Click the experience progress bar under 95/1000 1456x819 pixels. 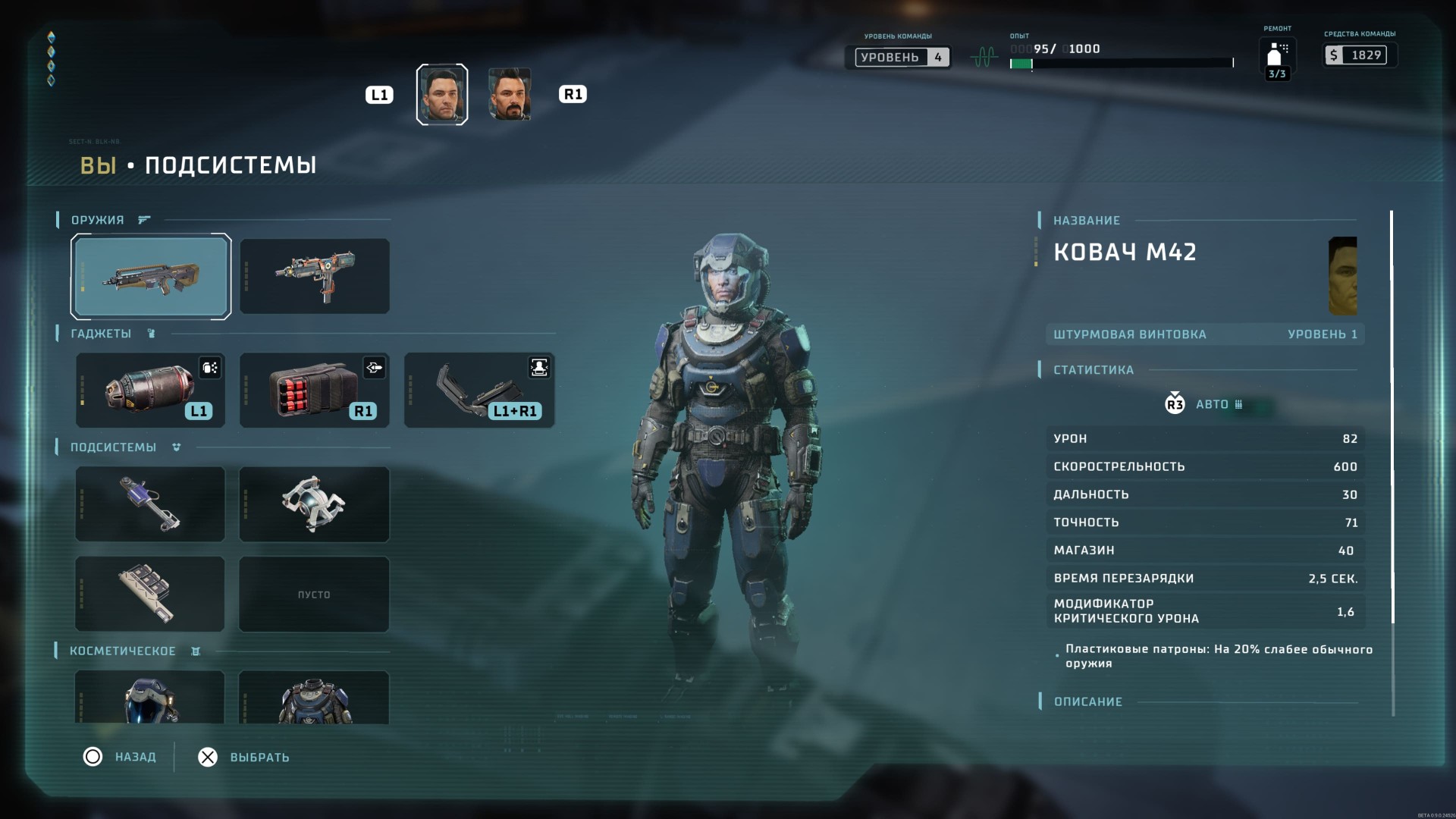click(1120, 64)
